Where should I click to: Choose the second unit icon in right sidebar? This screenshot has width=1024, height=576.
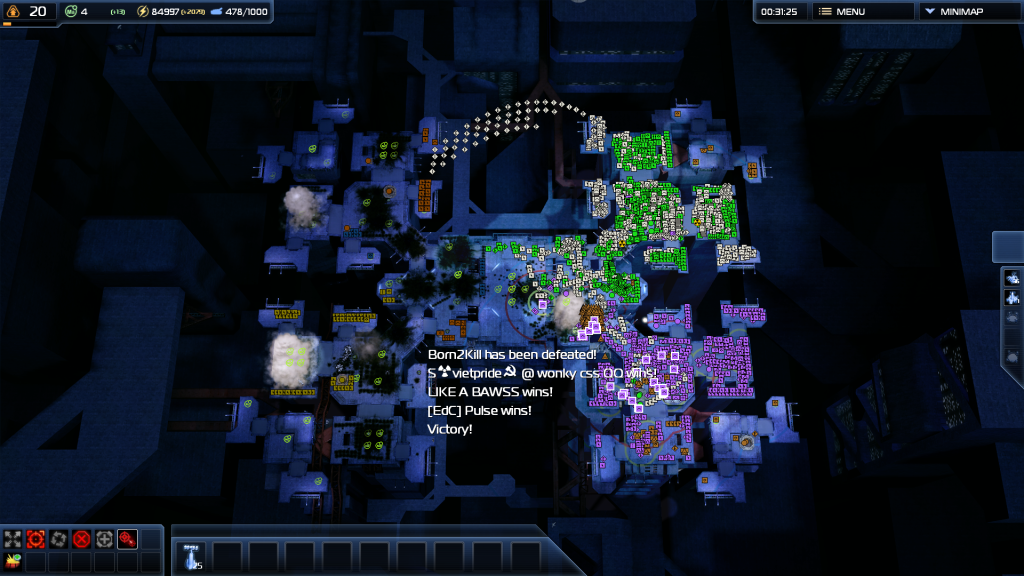click(x=1012, y=298)
